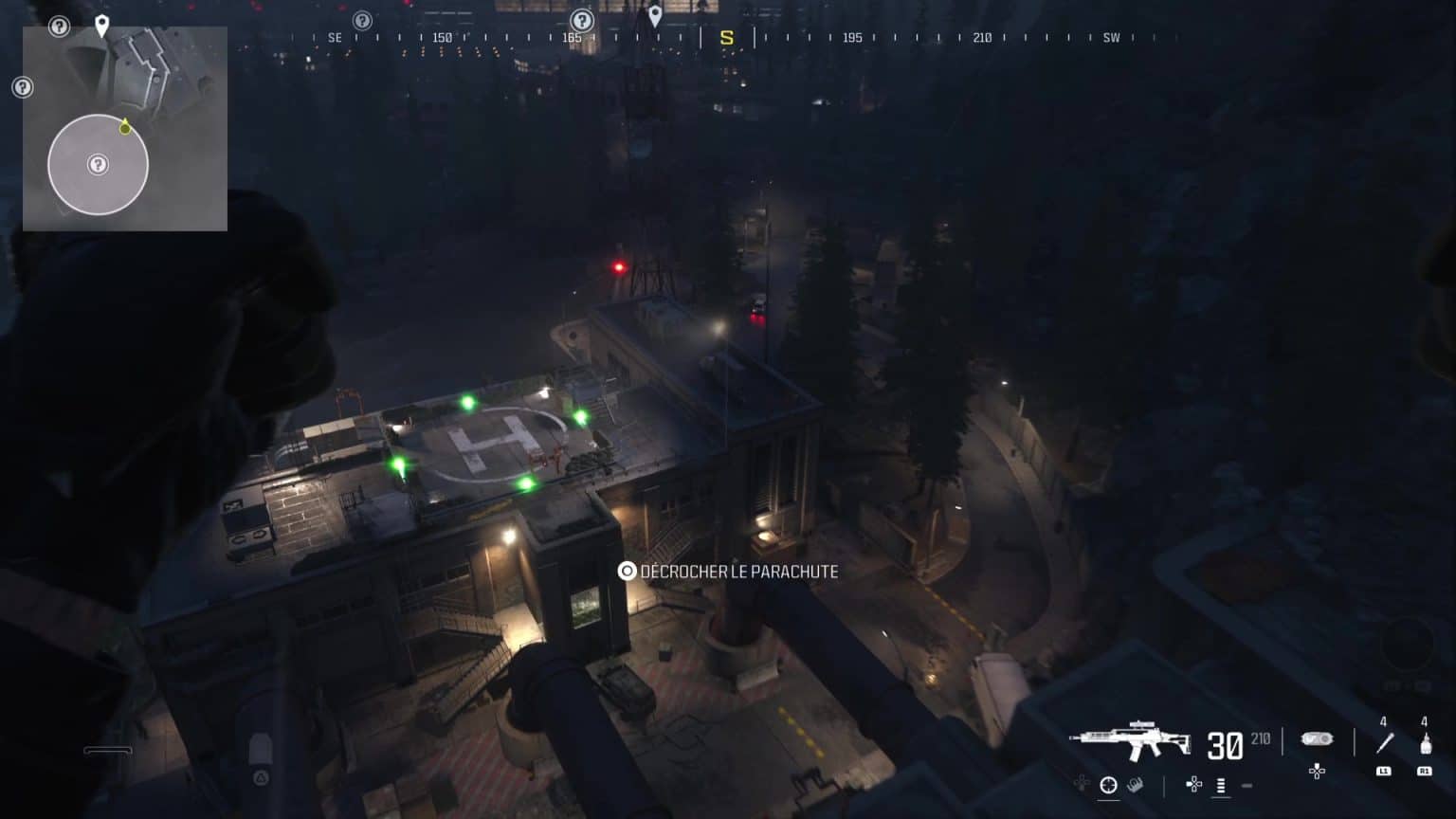Click the night vision goggles field upgrade icon
This screenshot has width=1456, height=819.
click(x=1317, y=737)
